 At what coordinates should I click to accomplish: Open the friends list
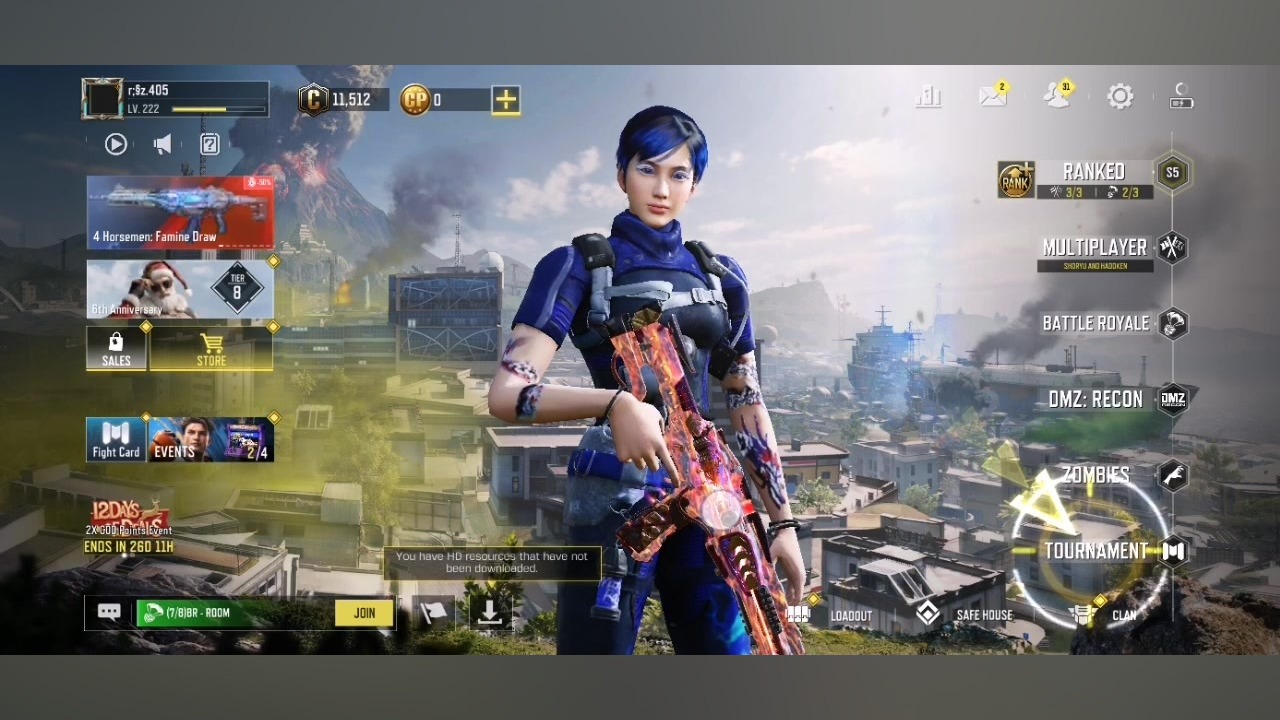[1056, 96]
